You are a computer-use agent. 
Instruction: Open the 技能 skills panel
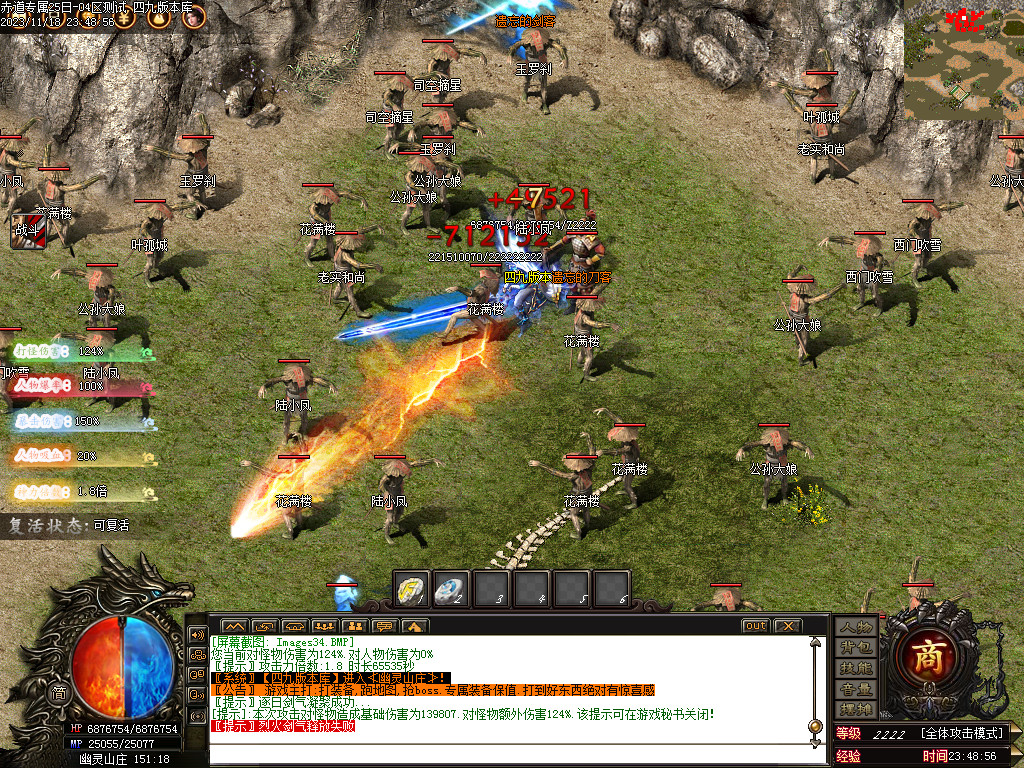pyautogui.click(x=857, y=668)
